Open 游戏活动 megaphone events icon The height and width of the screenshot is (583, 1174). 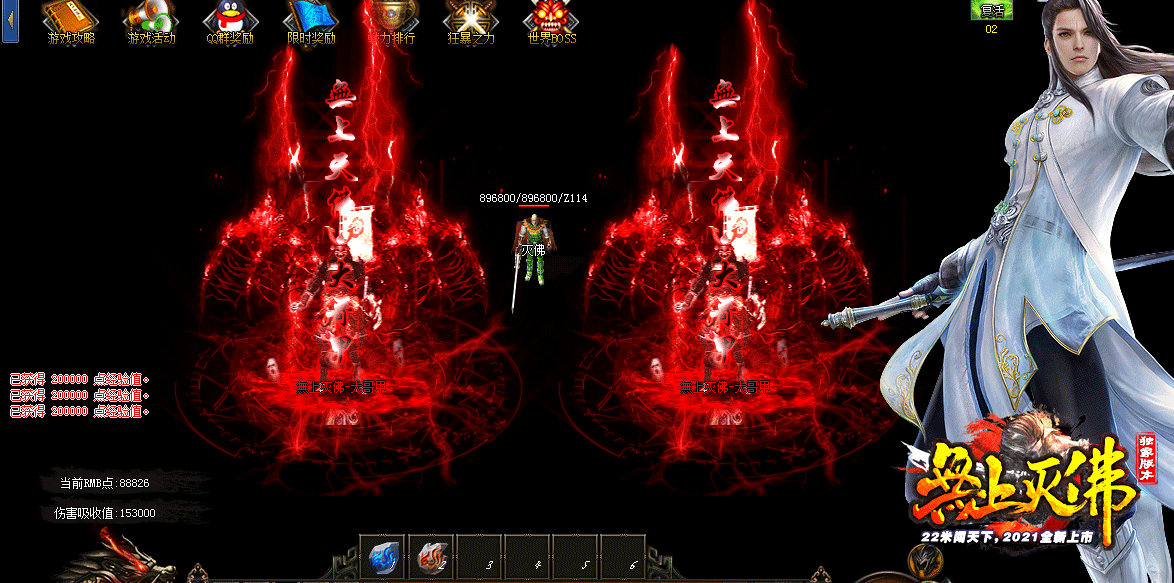click(x=151, y=21)
